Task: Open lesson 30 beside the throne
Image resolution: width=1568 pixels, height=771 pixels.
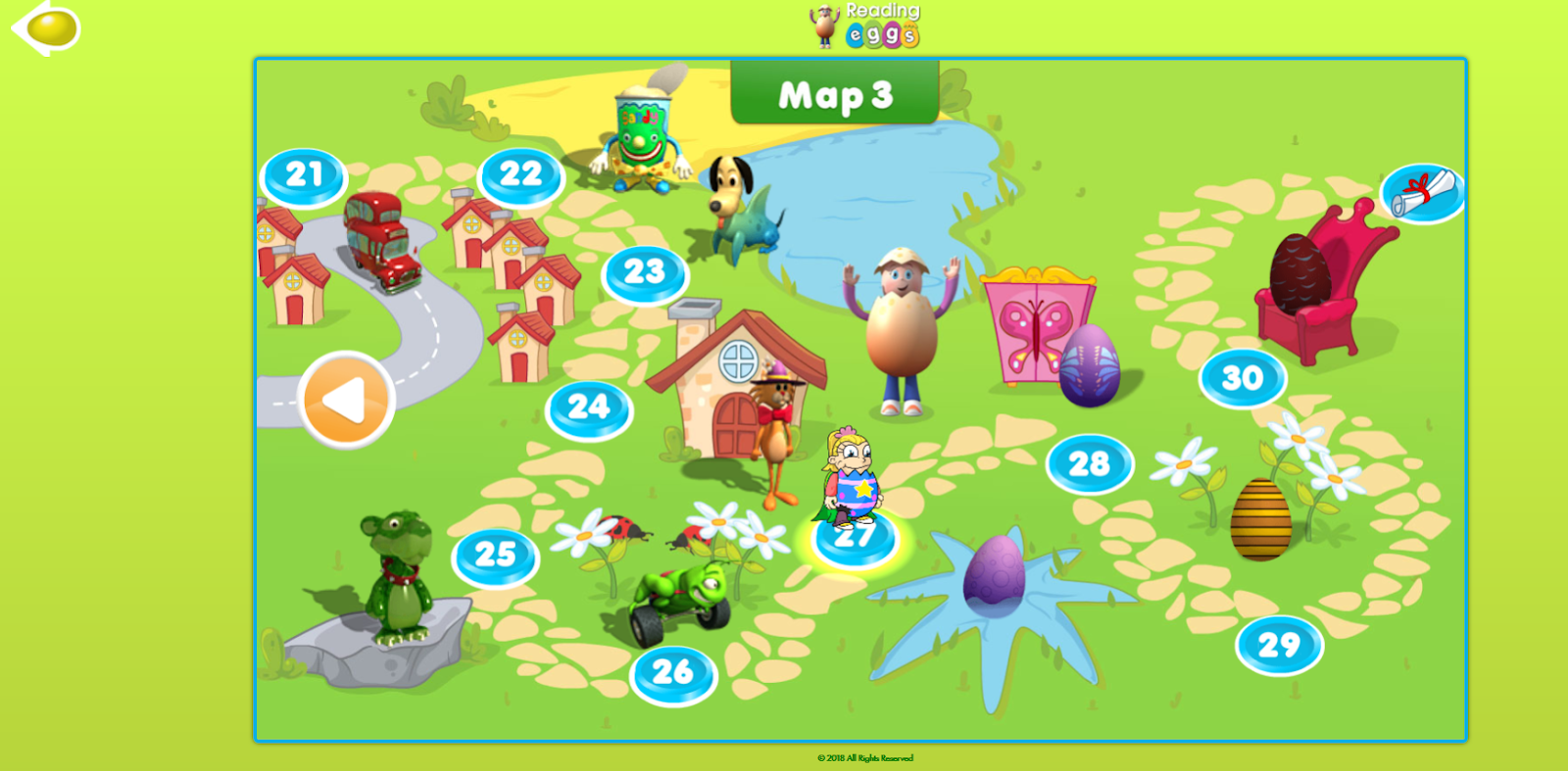Action: click(x=1241, y=378)
